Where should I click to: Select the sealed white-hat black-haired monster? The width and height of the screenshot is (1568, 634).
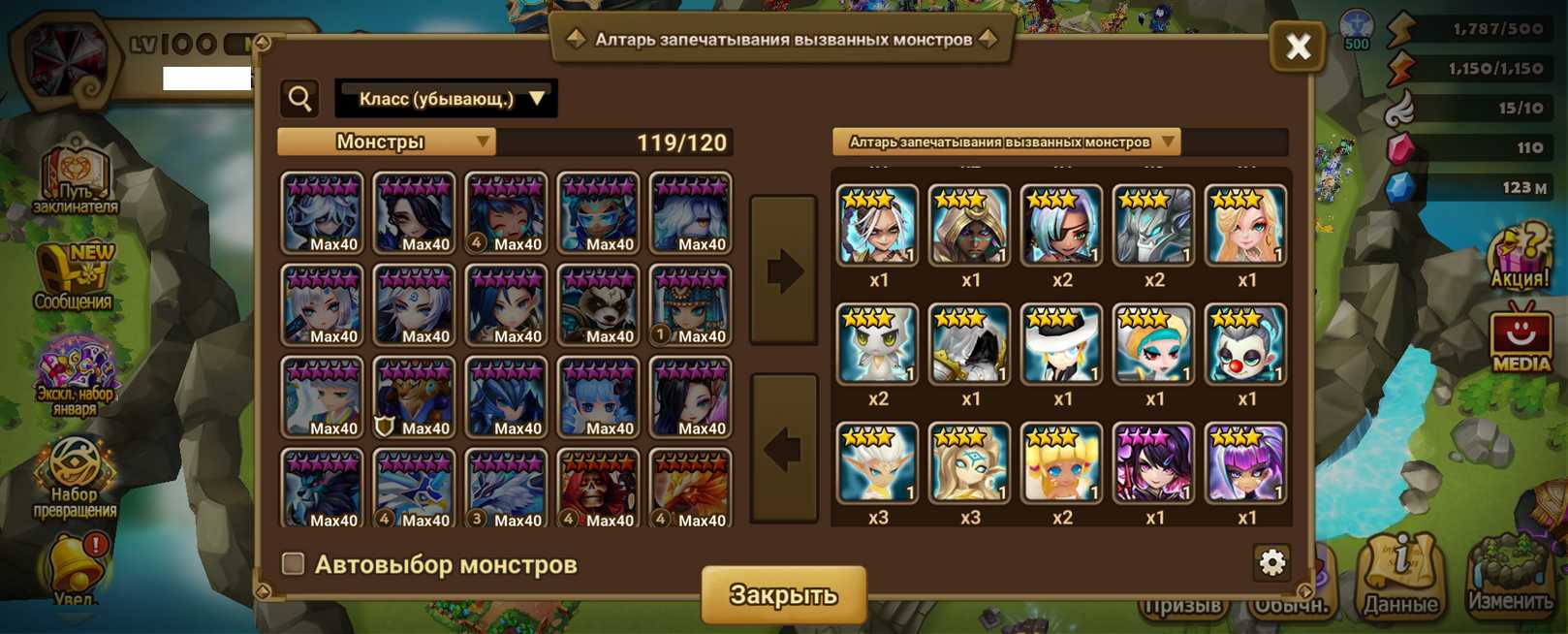point(1062,344)
